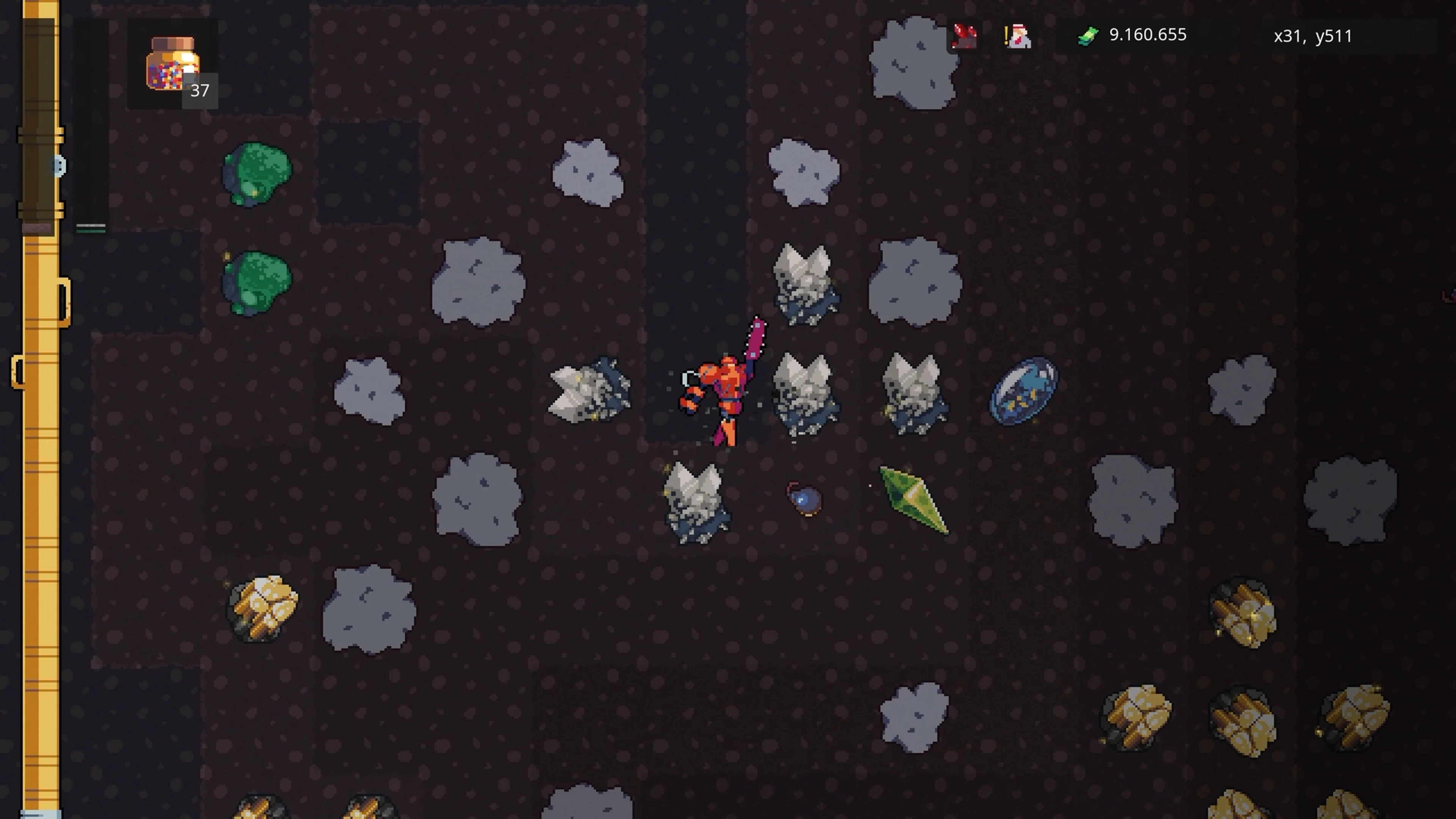This screenshot has height=819, width=1456.
Task: Click the green banknote currency icon
Action: (1089, 36)
